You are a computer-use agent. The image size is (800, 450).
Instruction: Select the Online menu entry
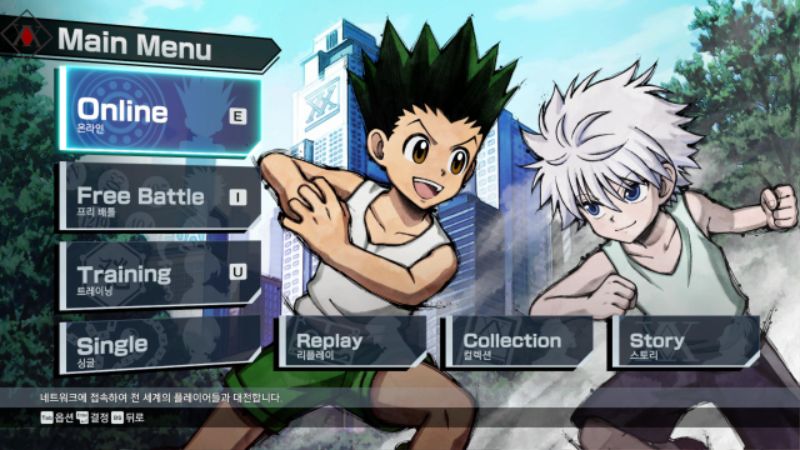(158, 113)
